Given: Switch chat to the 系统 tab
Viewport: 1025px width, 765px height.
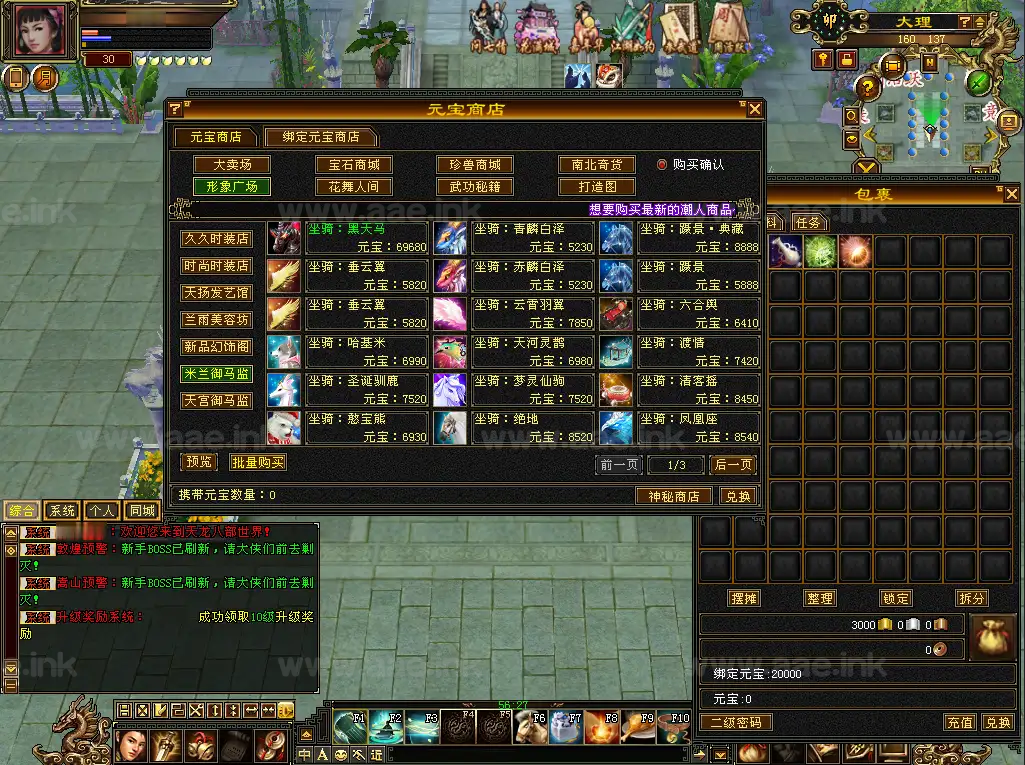Looking at the screenshot, I should click(x=62, y=511).
